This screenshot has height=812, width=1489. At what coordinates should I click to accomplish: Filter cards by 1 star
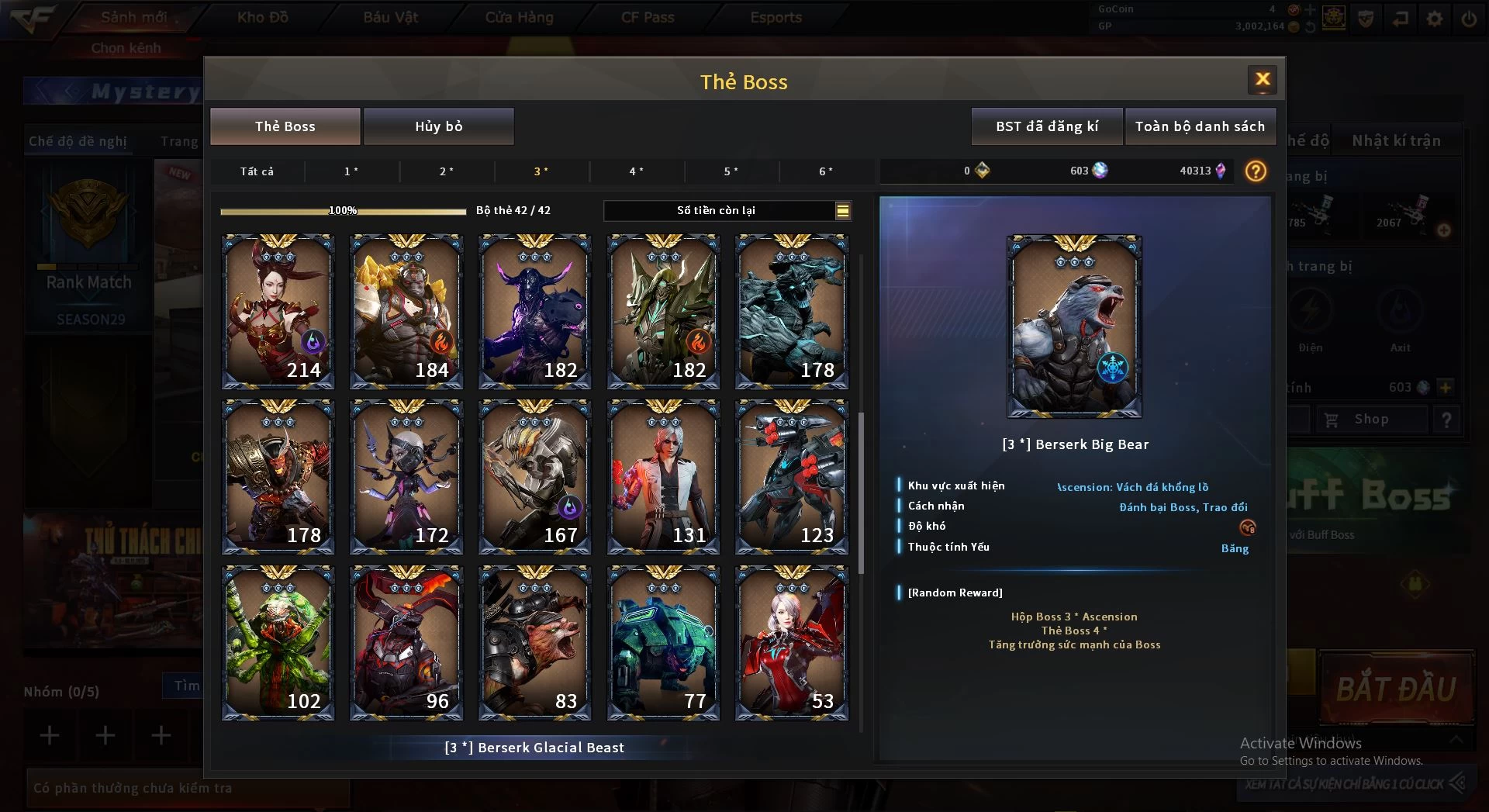coord(351,171)
